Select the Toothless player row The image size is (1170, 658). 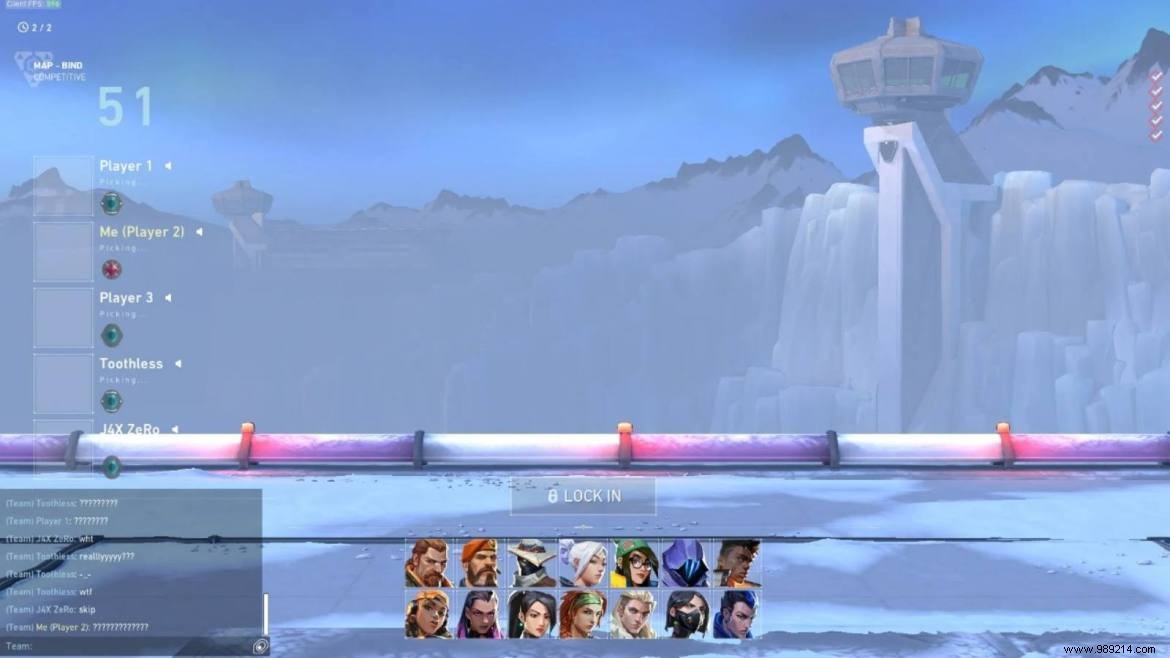(x=131, y=364)
